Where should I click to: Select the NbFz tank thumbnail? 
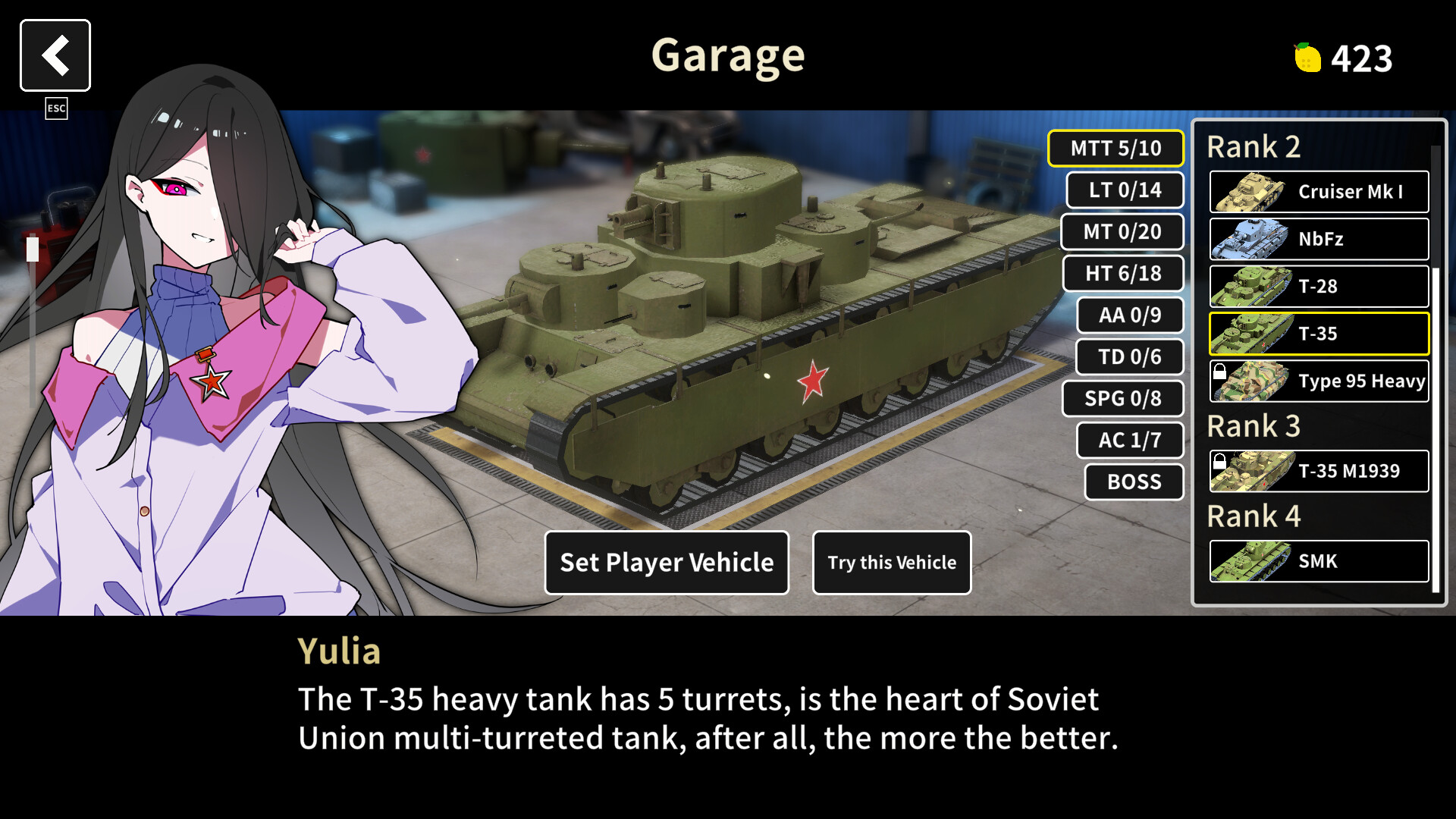[1318, 239]
